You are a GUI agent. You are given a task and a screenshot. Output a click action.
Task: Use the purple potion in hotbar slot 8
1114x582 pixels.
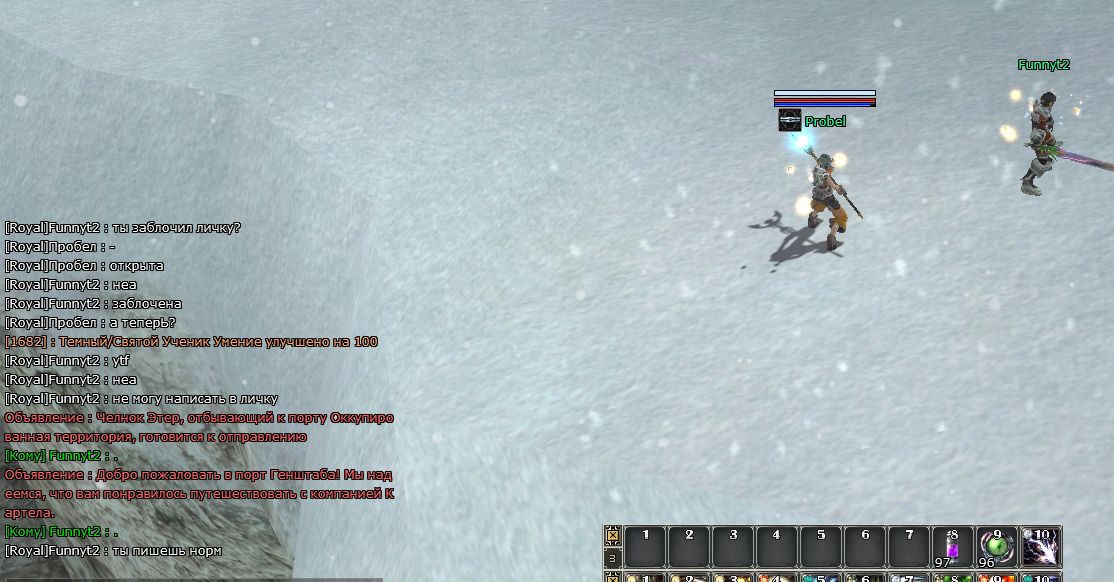tap(952, 547)
